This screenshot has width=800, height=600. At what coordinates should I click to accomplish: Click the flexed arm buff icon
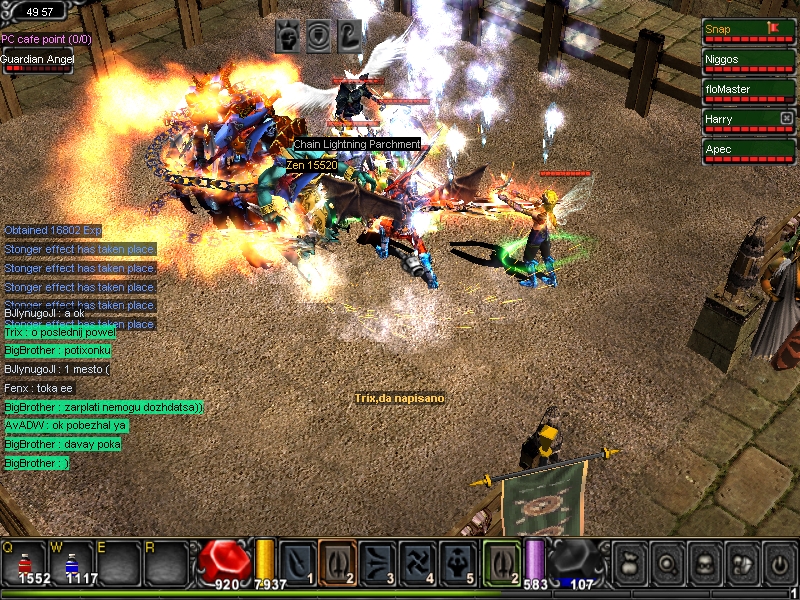[x=348, y=36]
